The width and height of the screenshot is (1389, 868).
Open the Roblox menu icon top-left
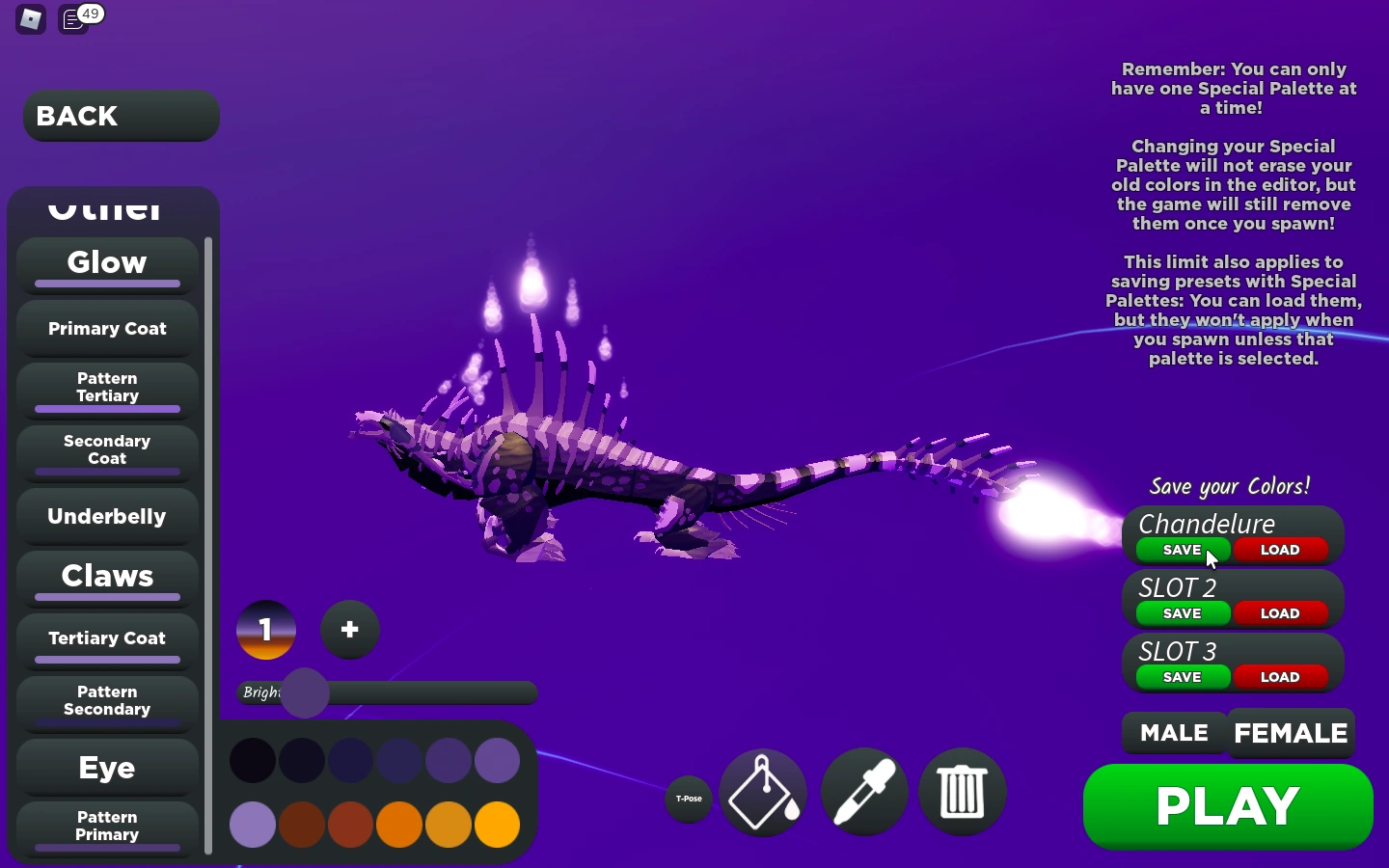point(29,19)
